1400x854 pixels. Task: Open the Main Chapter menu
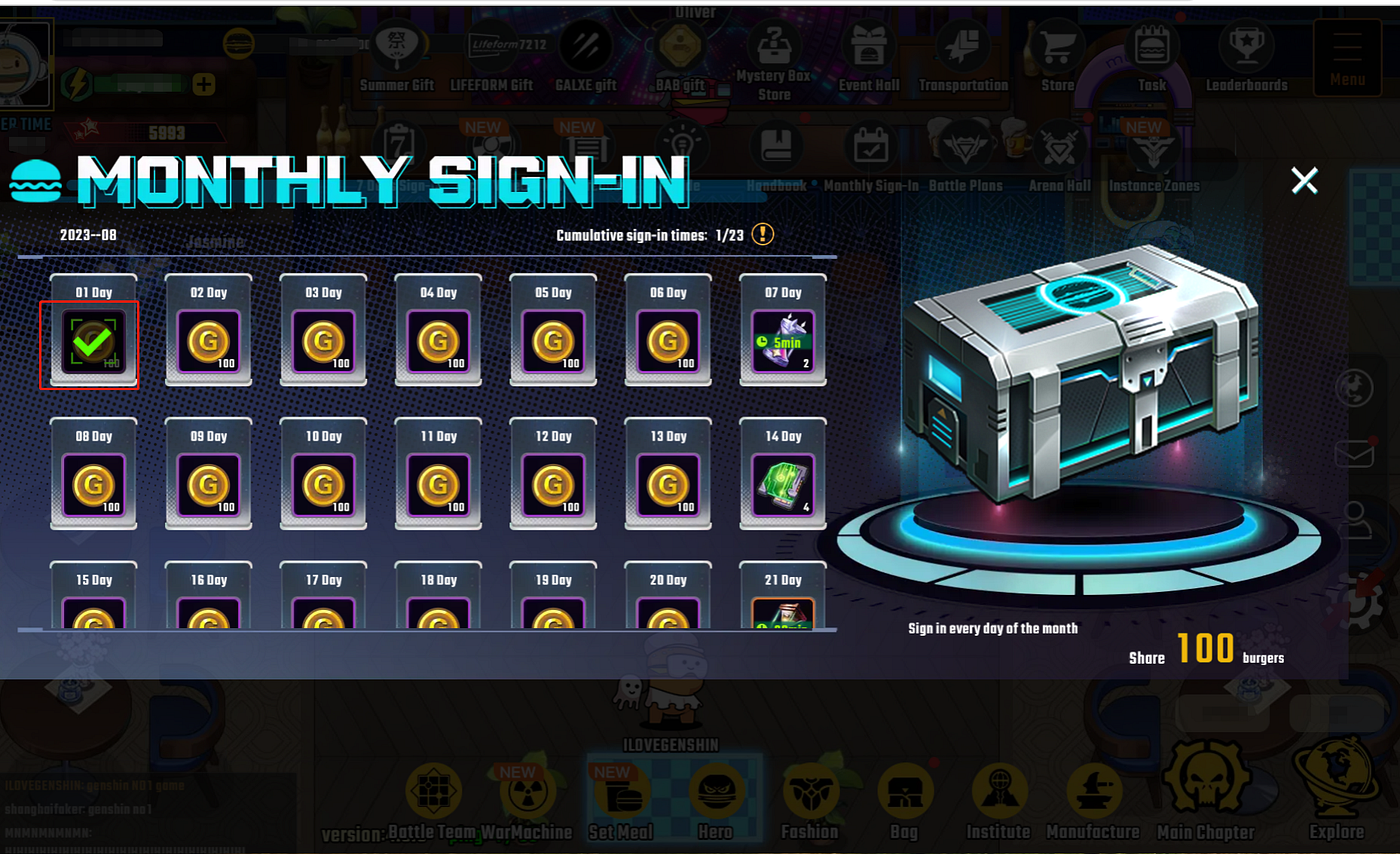1204,796
